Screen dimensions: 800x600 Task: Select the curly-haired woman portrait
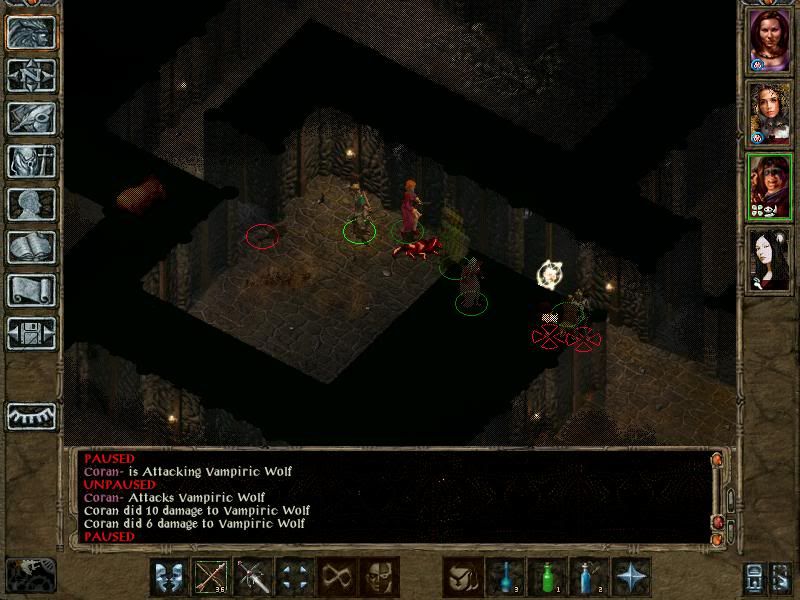pyautogui.click(x=770, y=113)
